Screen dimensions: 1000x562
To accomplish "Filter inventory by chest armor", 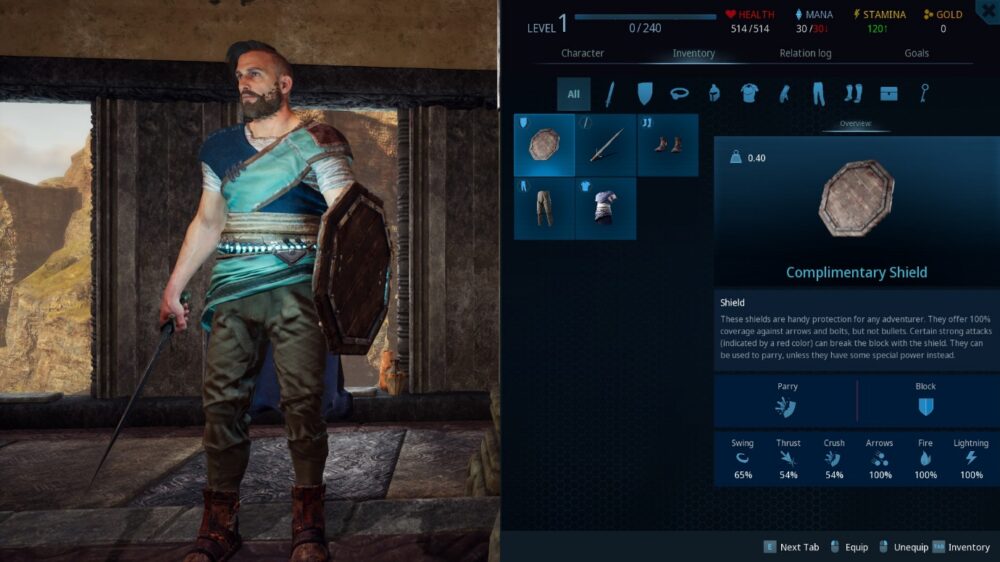I will coord(749,94).
